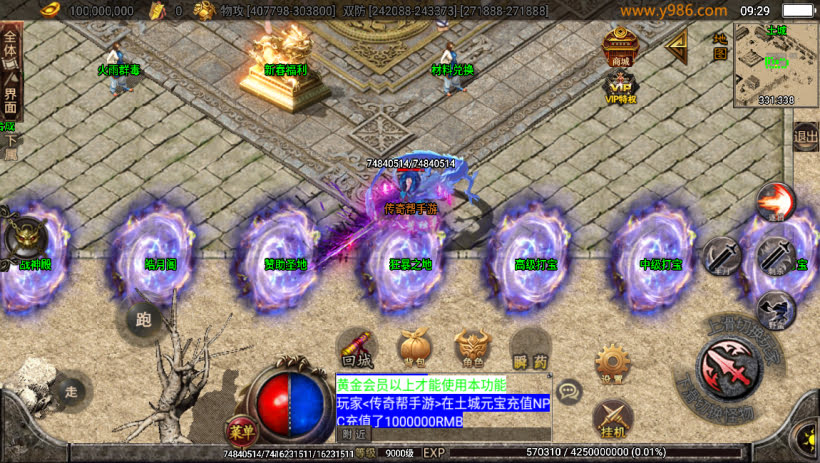
Task: Activate the fire slash skill icon
Action: click(x=775, y=202)
